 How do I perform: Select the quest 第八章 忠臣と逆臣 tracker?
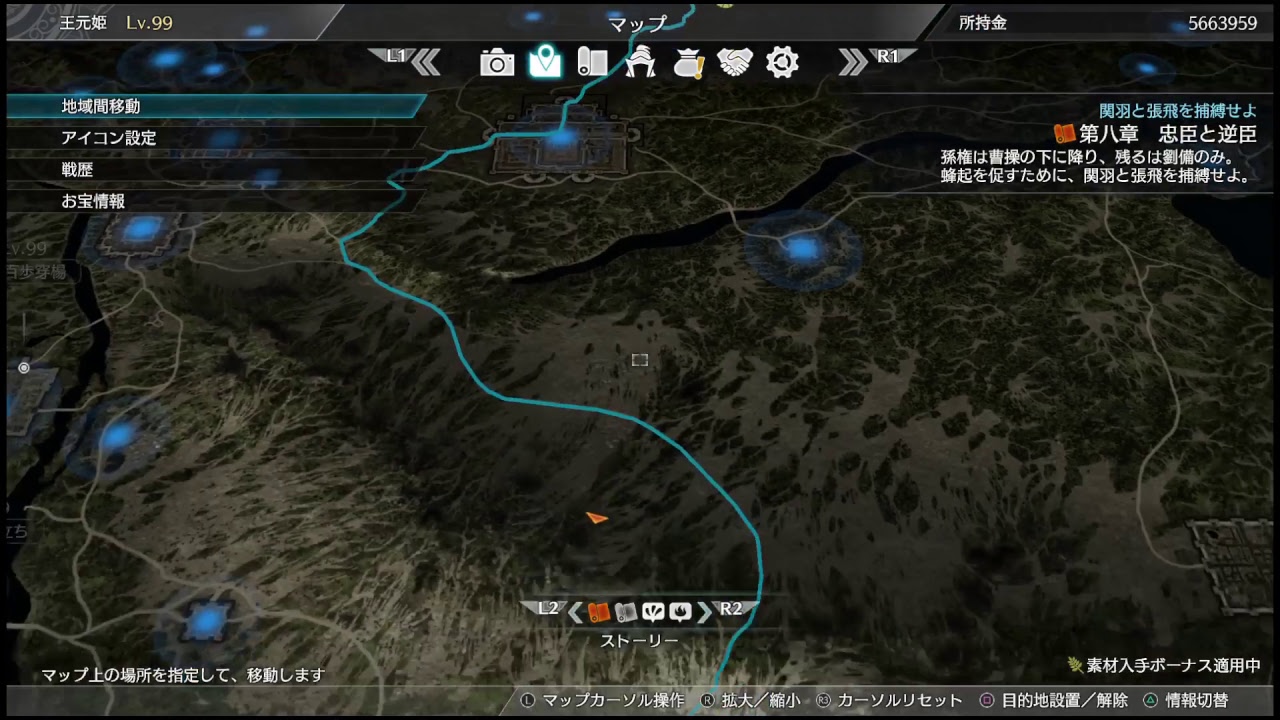point(1154,134)
